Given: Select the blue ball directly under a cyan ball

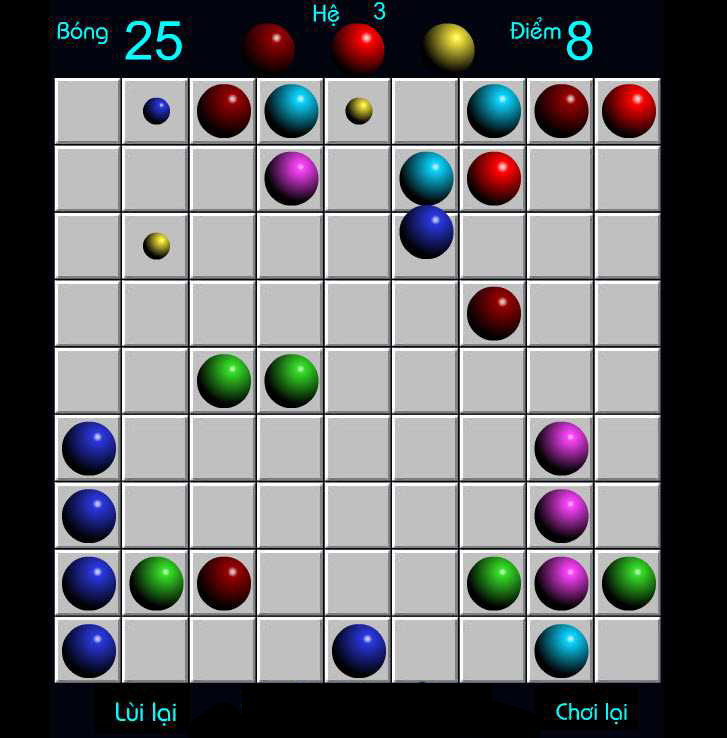Looking at the screenshot, I should [x=426, y=232].
